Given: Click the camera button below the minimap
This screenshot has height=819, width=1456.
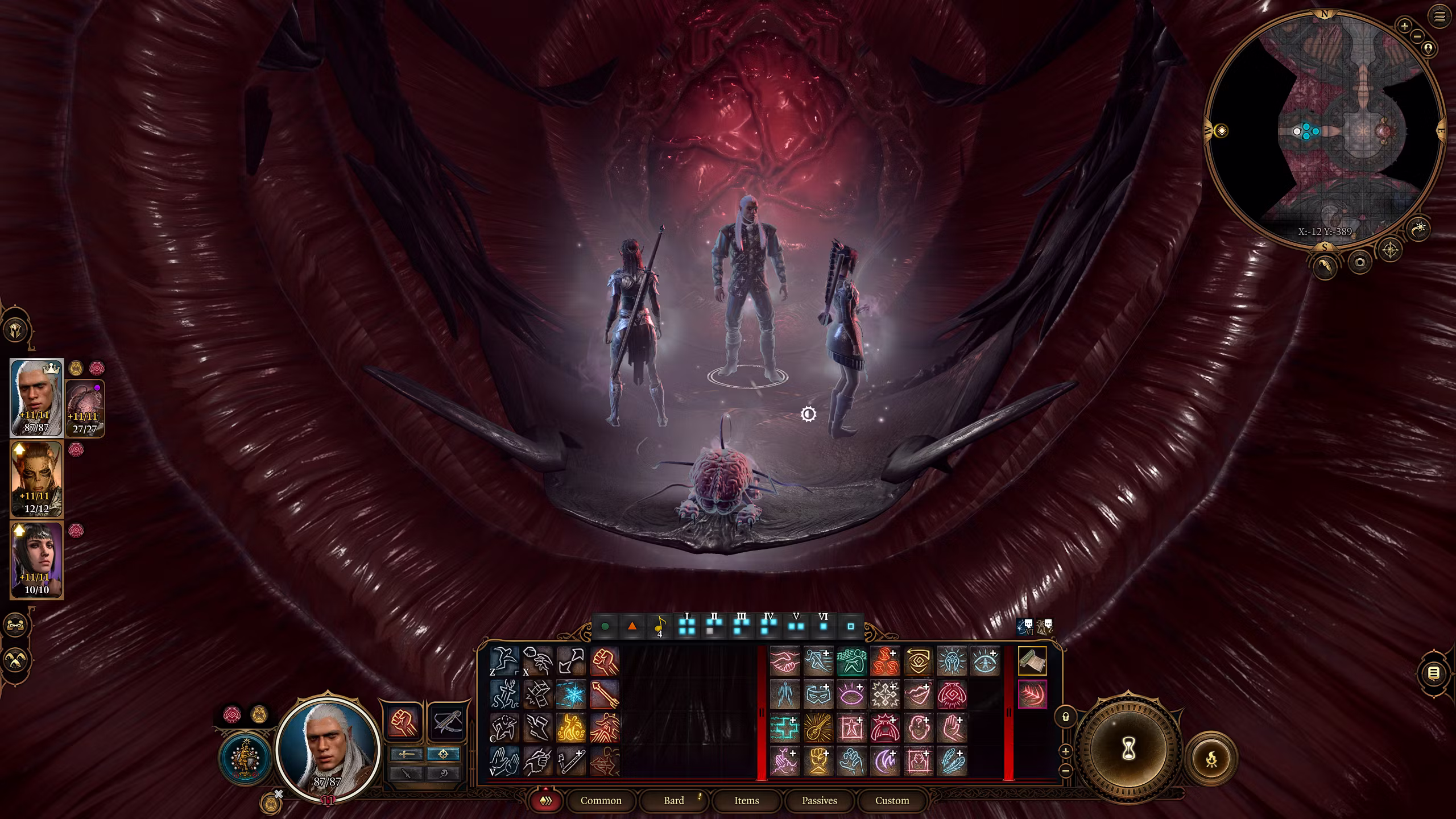Looking at the screenshot, I should [1360, 262].
